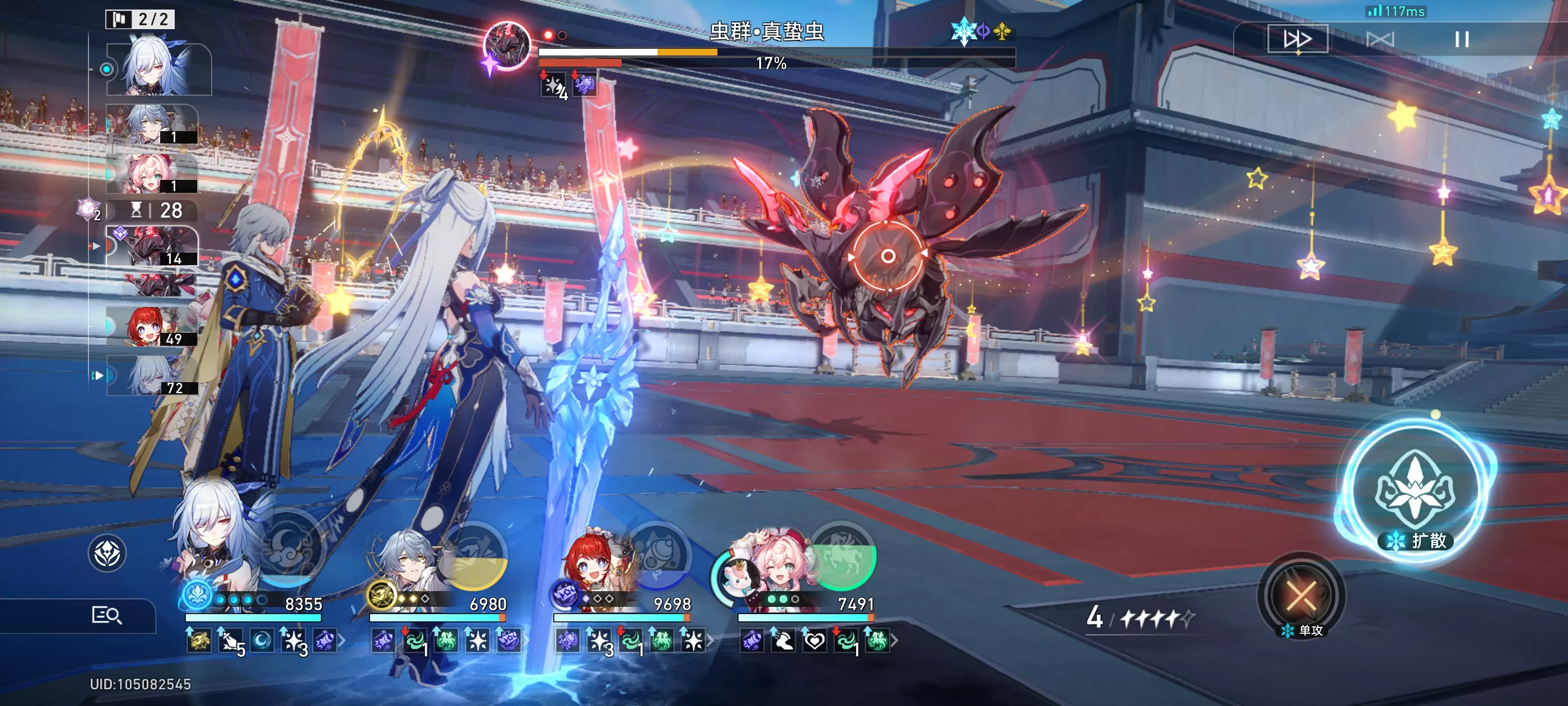1568x706 pixels.
Task: Toggle the auto-battle button
Action: coord(1379,40)
